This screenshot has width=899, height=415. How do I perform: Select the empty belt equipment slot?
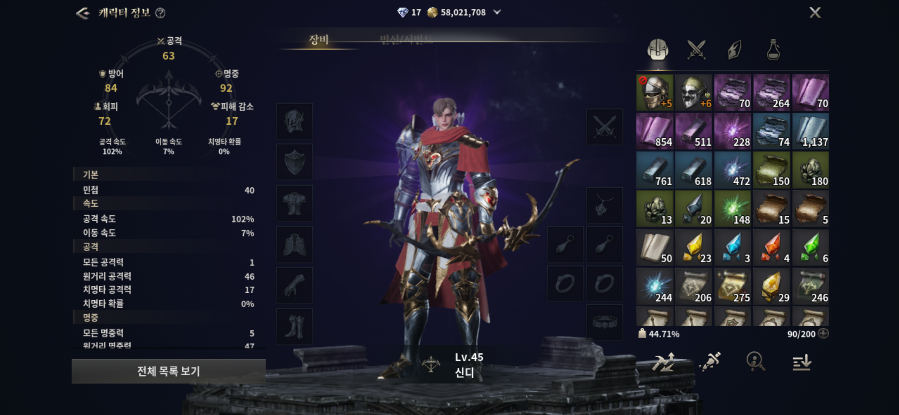[x=604, y=322]
